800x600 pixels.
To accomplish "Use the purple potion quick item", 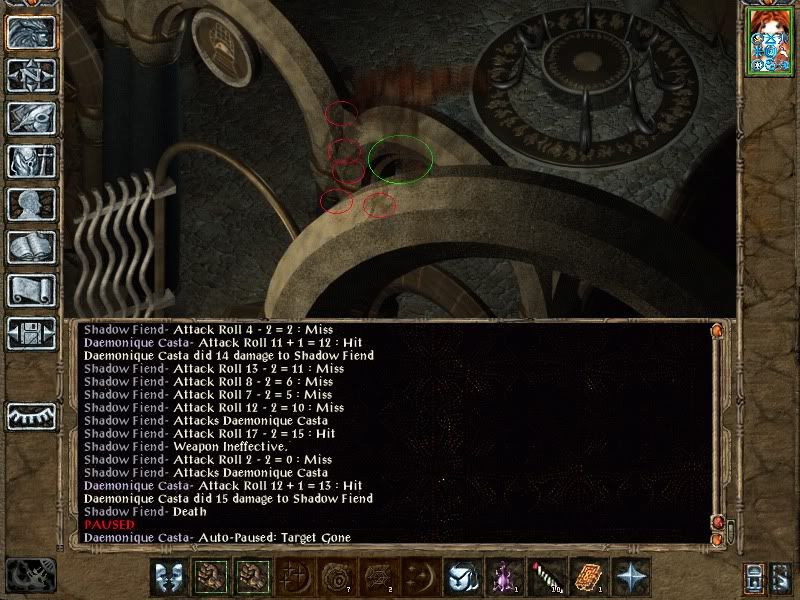I will click(503, 578).
